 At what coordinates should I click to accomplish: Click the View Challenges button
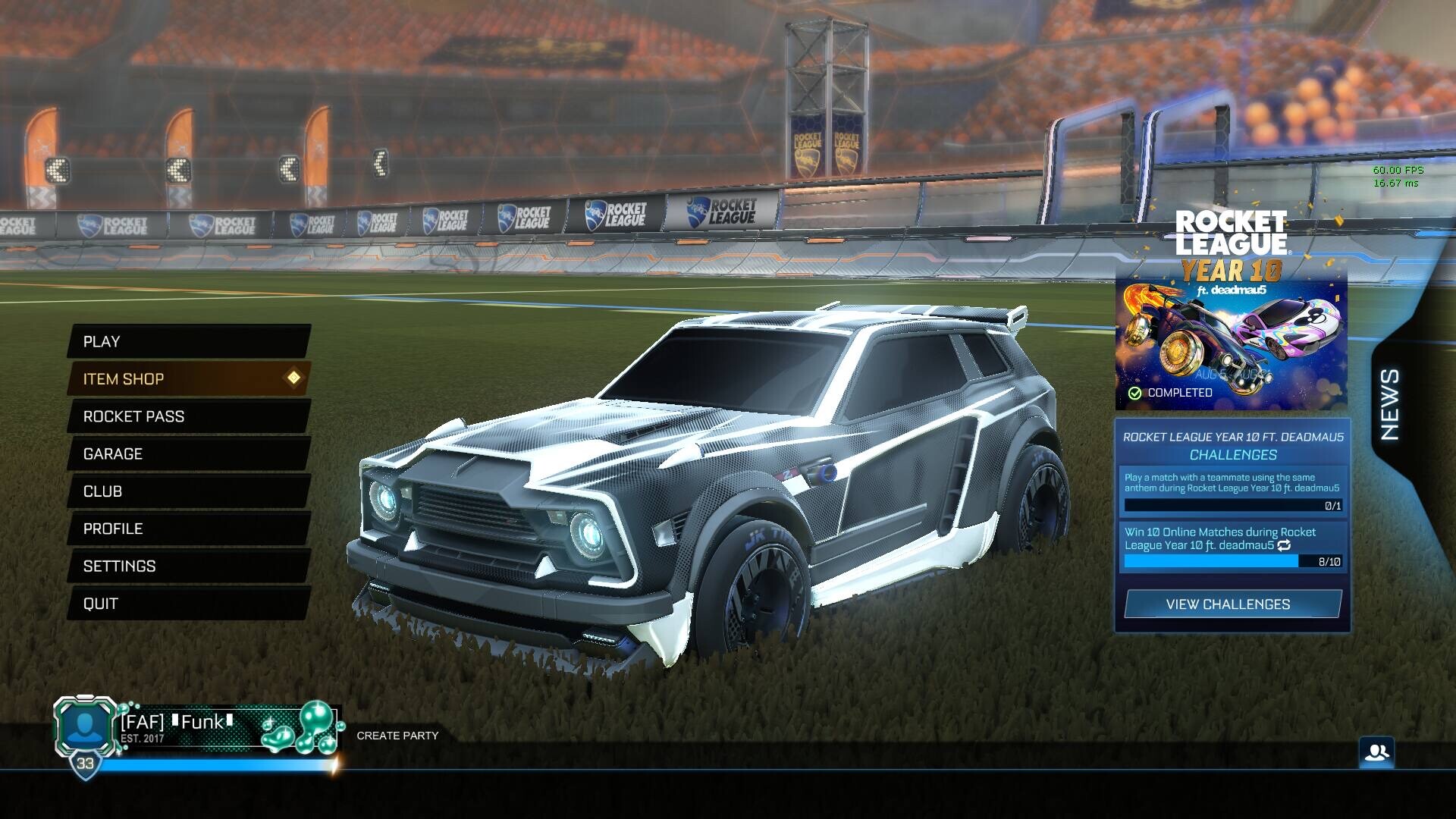(x=1232, y=604)
